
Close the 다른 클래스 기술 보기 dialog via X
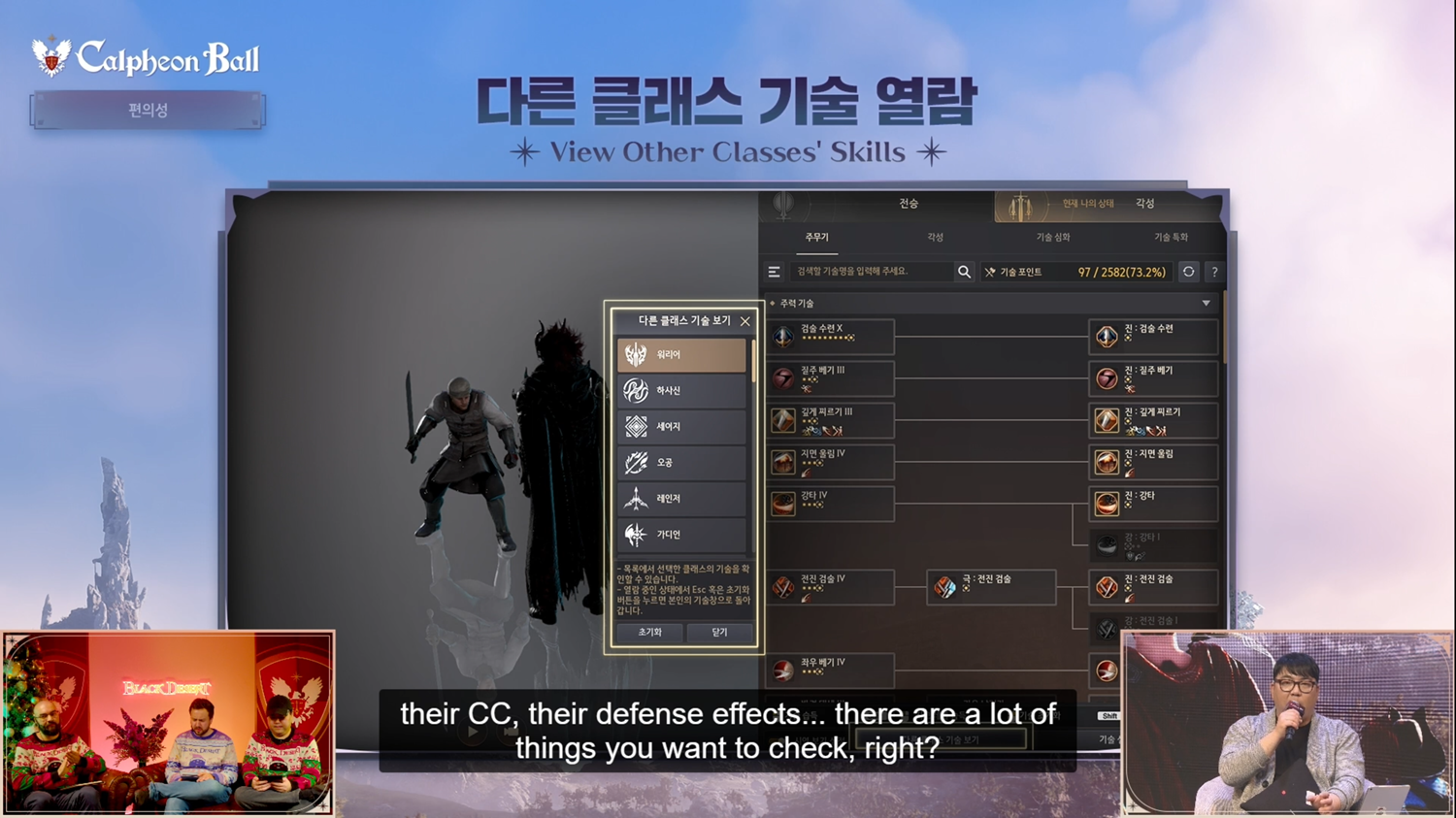pyautogui.click(x=745, y=320)
